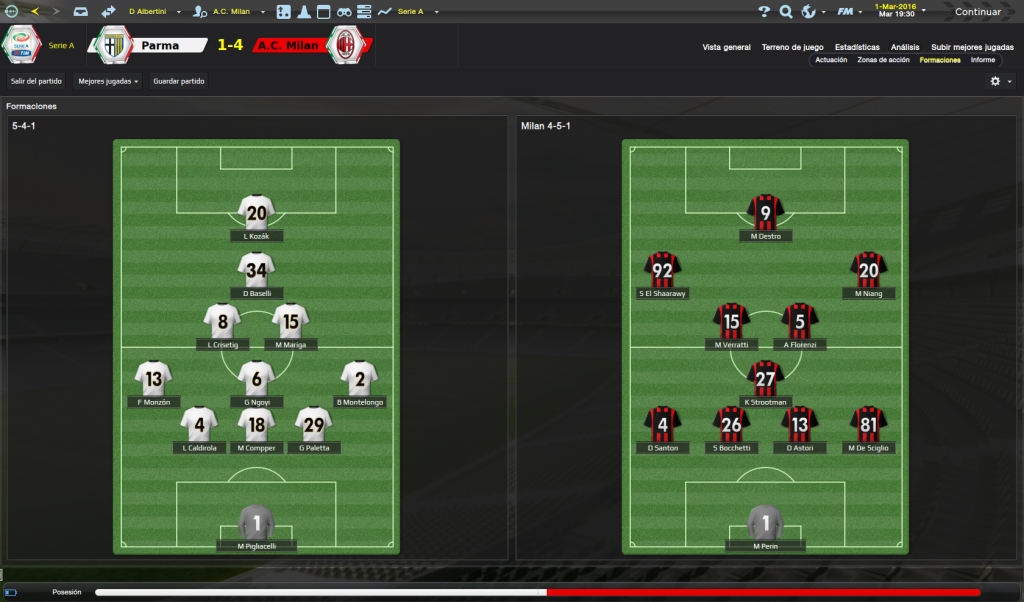The width and height of the screenshot is (1024, 602).
Task: Select the Análisis tab
Action: pyautogui.click(x=905, y=47)
